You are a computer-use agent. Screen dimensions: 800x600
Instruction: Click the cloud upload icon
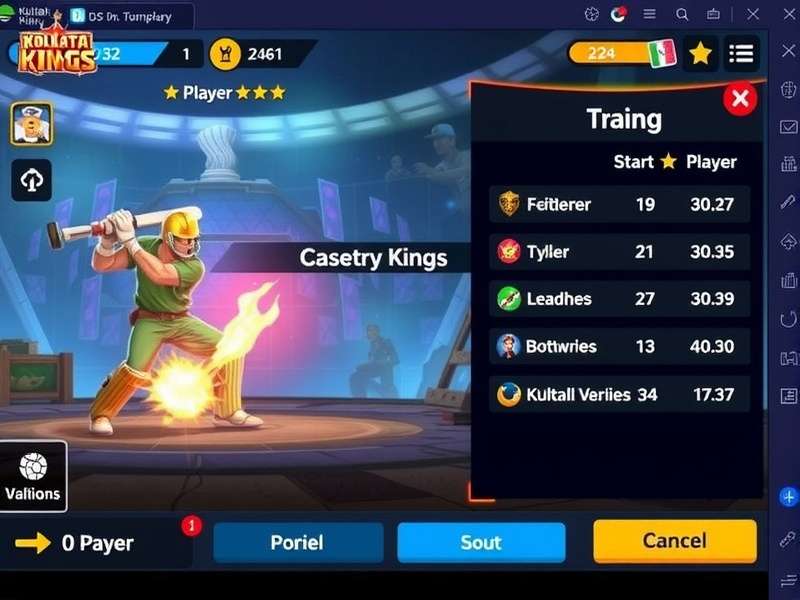pyautogui.click(x=32, y=180)
